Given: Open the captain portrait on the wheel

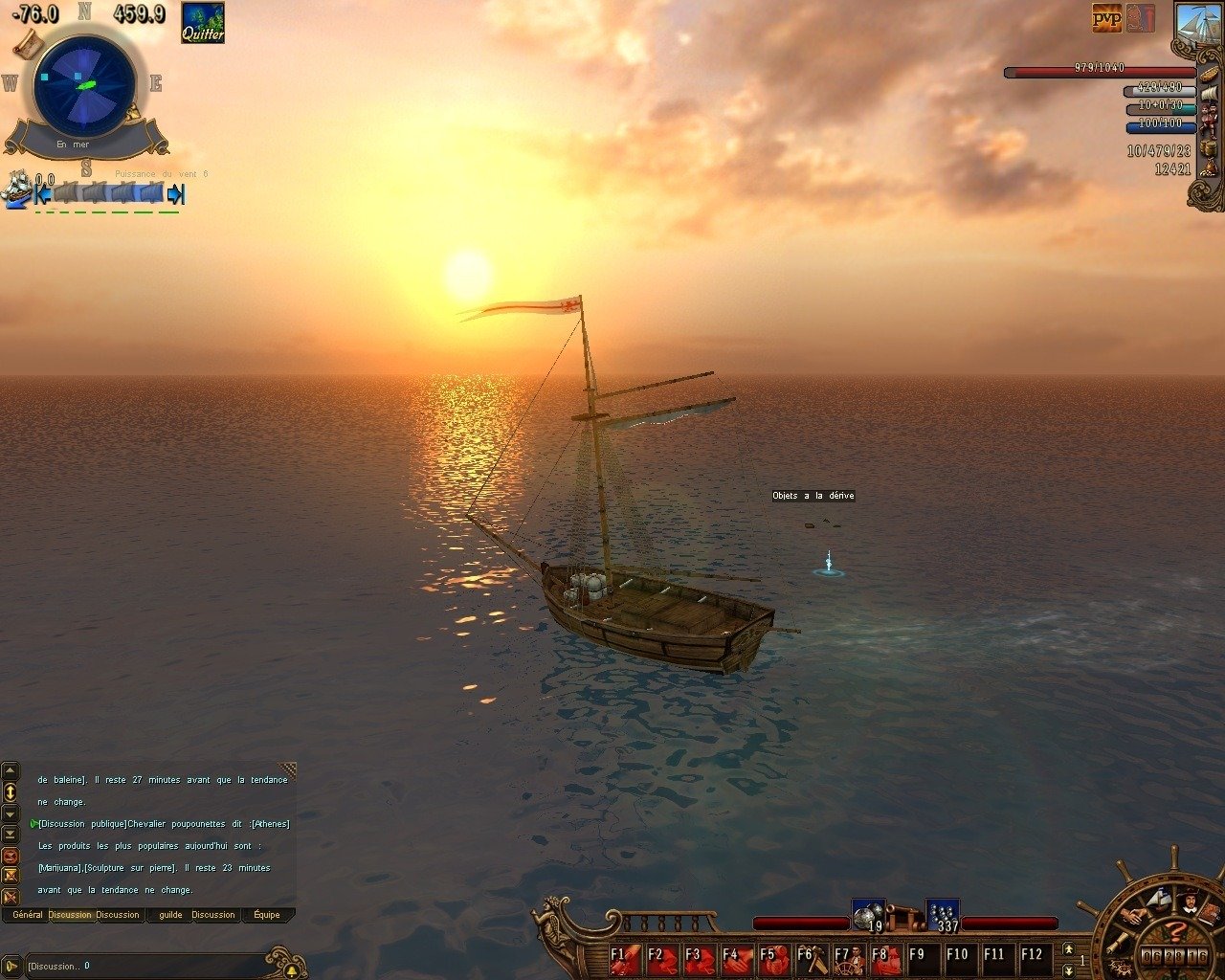Looking at the screenshot, I should [x=1188, y=902].
